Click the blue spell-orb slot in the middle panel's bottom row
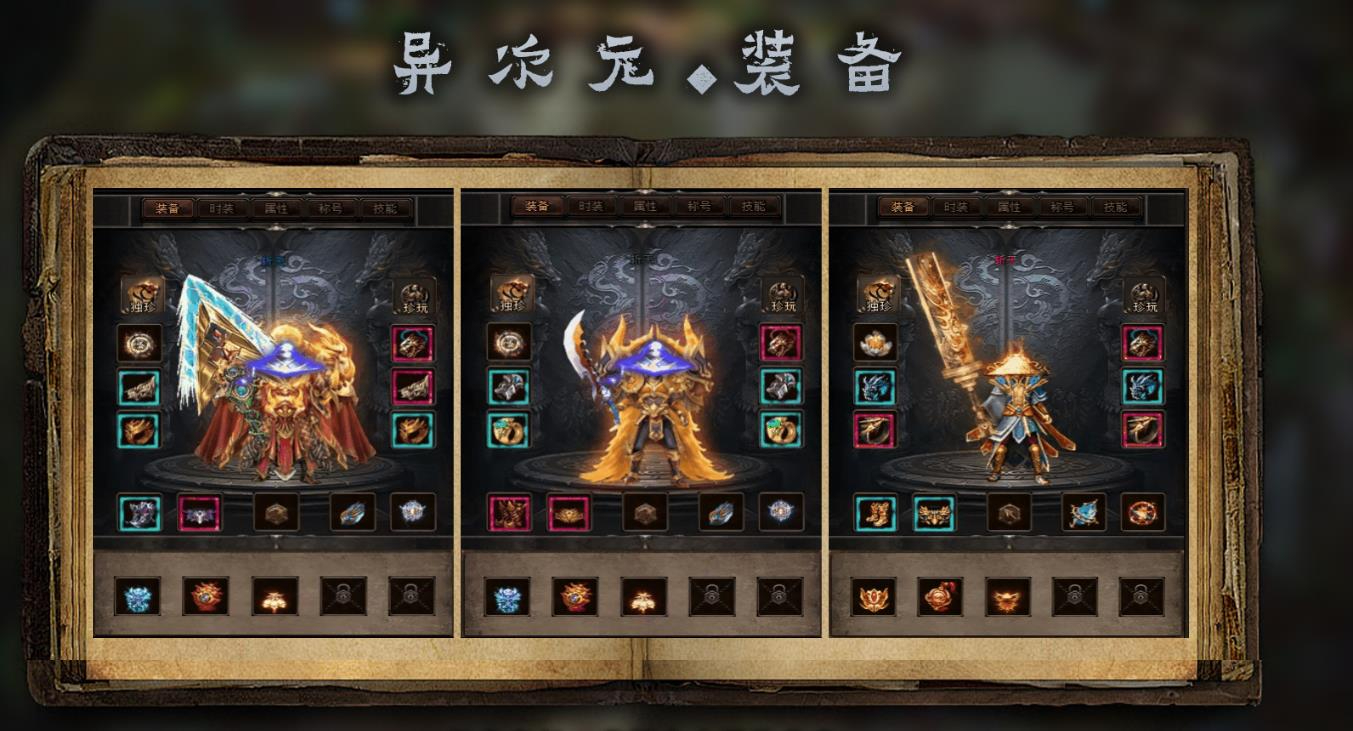The width and height of the screenshot is (1353, 731). pos(781,510)
